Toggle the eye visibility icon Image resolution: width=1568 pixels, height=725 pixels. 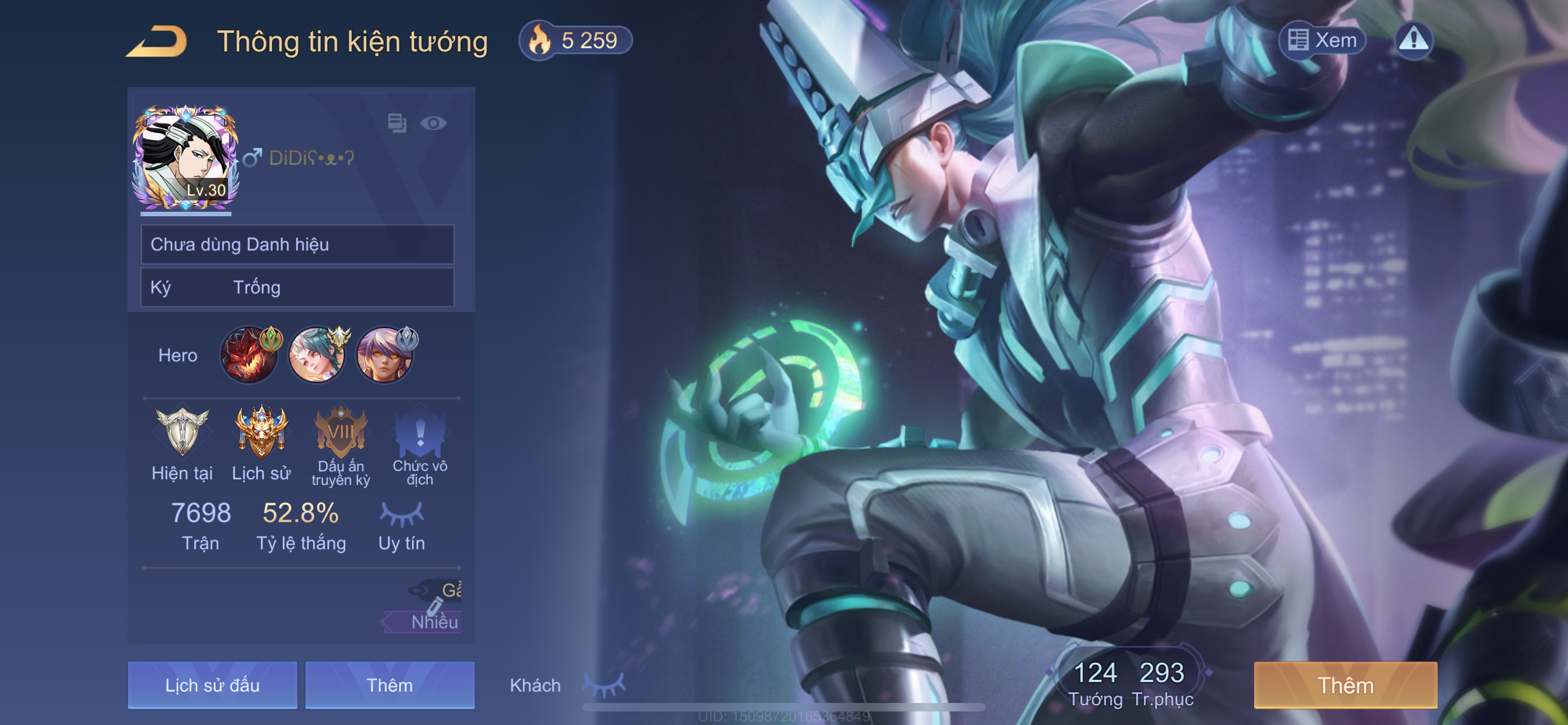pos(433,124)
